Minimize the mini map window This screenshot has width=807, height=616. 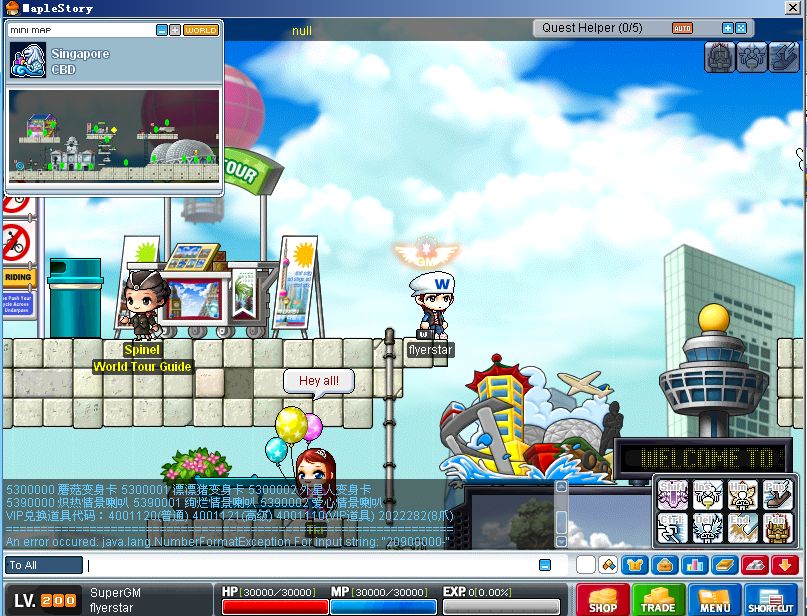click(162, 30)
